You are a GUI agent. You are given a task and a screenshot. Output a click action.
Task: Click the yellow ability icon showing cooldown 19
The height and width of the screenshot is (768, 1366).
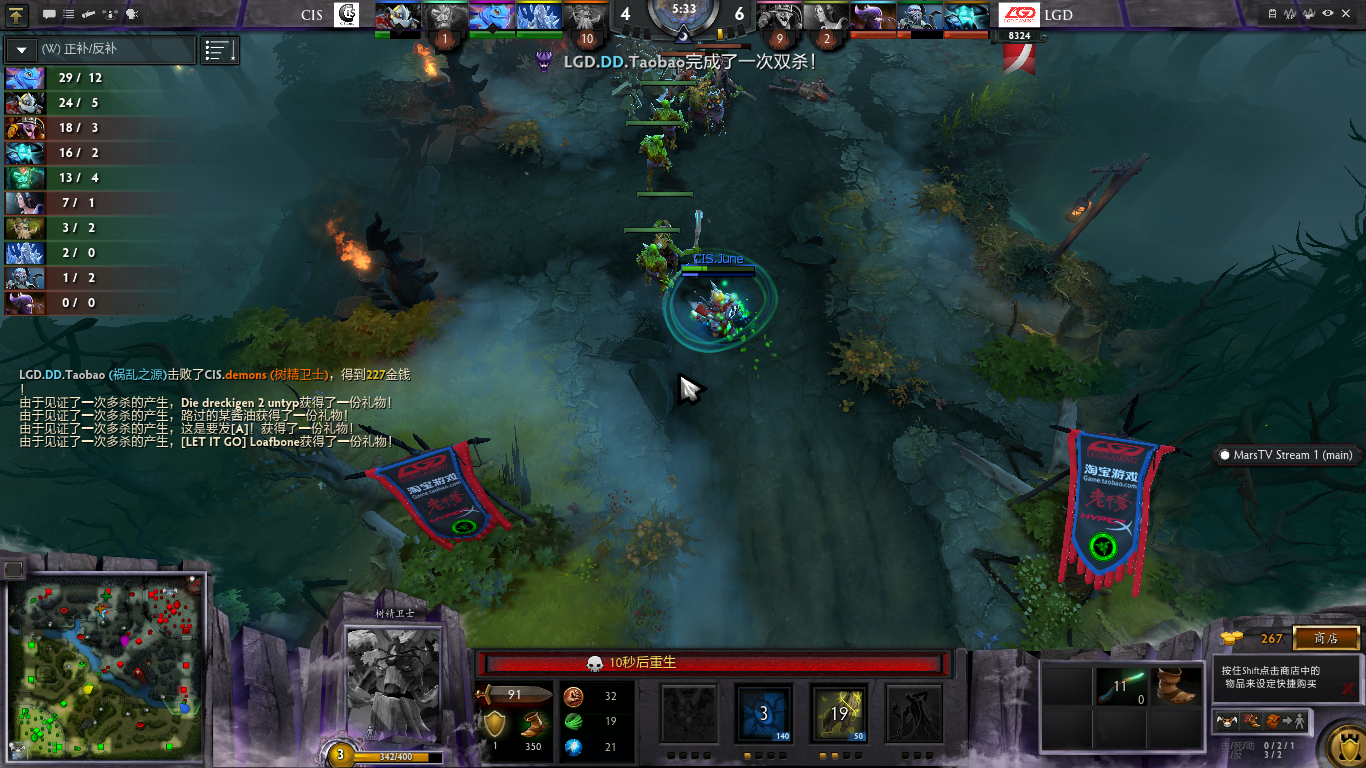(x=838, y=714)
